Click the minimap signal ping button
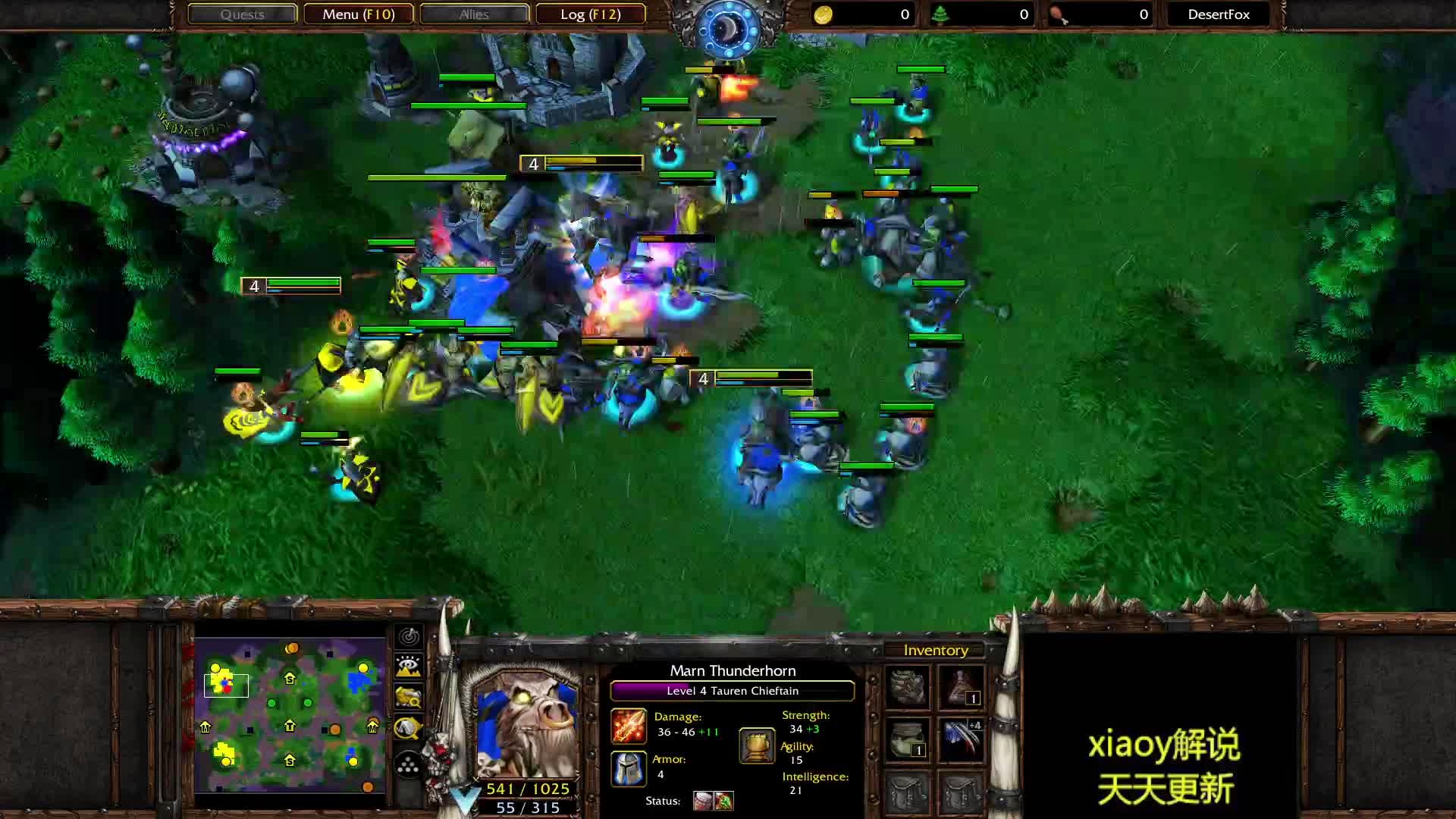The image size is (1456, 819). click(409, 636)
